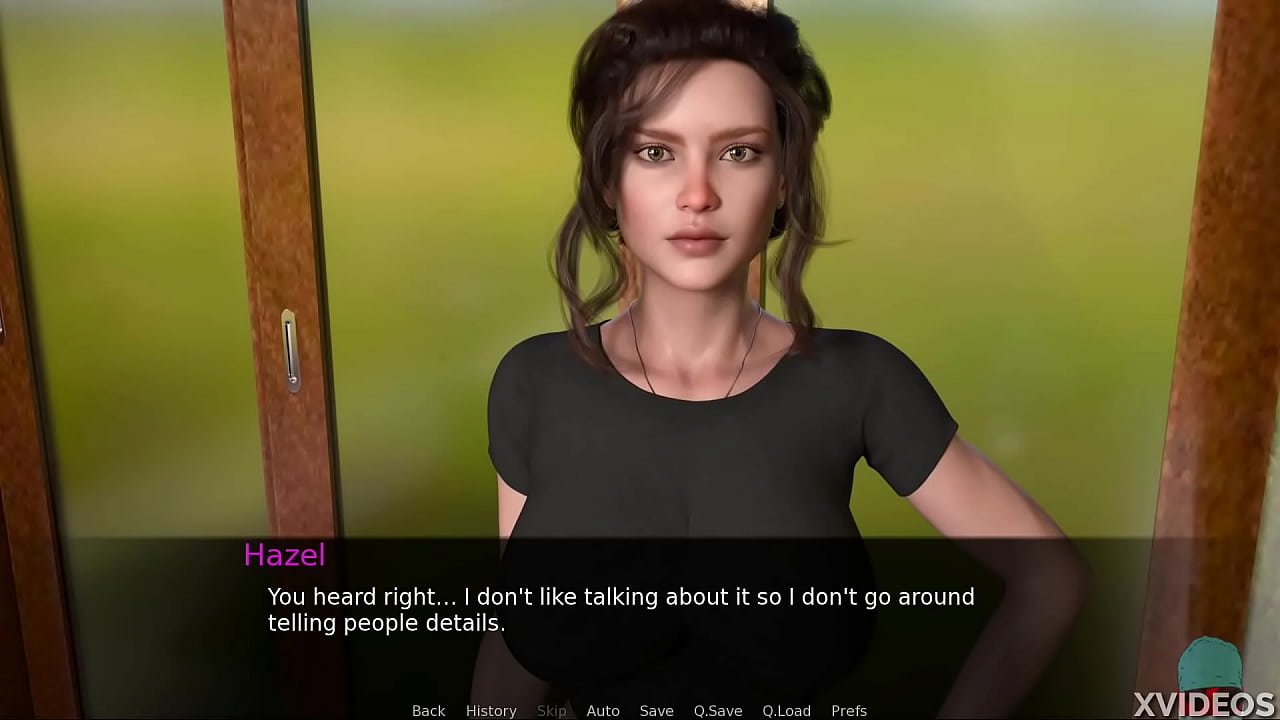Select the Prefs item in the quick menu bar
1280x720 pixels.
click(x=849, y=710)
